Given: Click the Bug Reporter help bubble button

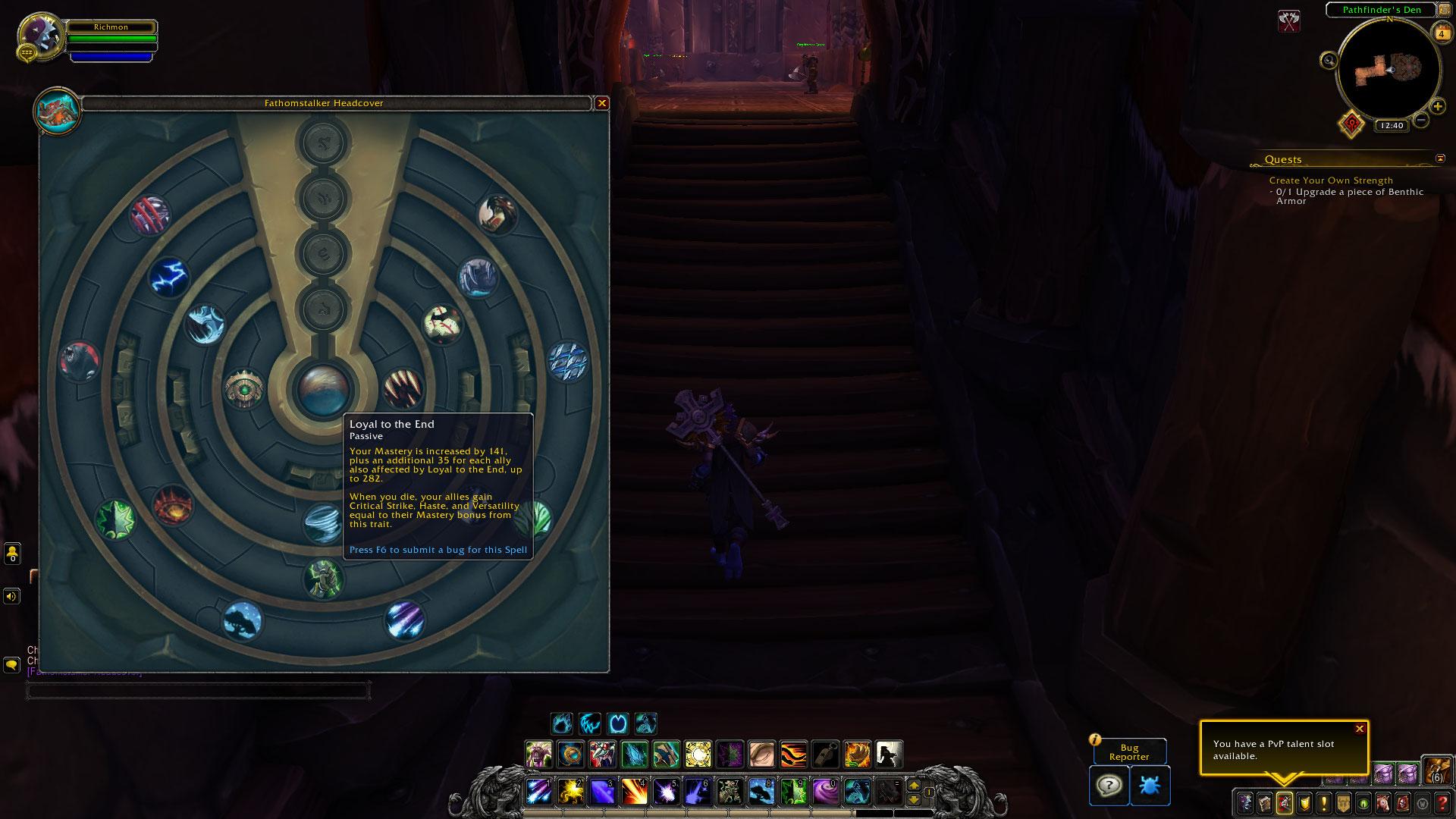Looking at the screenshot, I should point(1109,786).
